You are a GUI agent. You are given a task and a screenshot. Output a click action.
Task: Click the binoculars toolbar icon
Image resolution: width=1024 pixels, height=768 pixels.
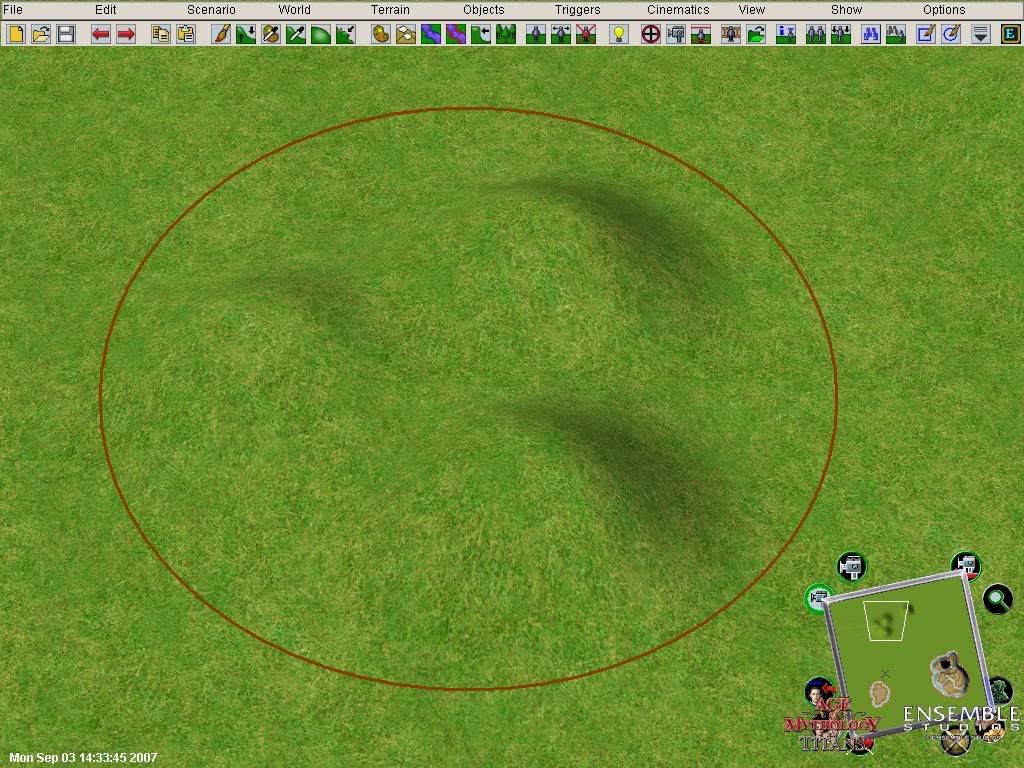tap(870, 34)
